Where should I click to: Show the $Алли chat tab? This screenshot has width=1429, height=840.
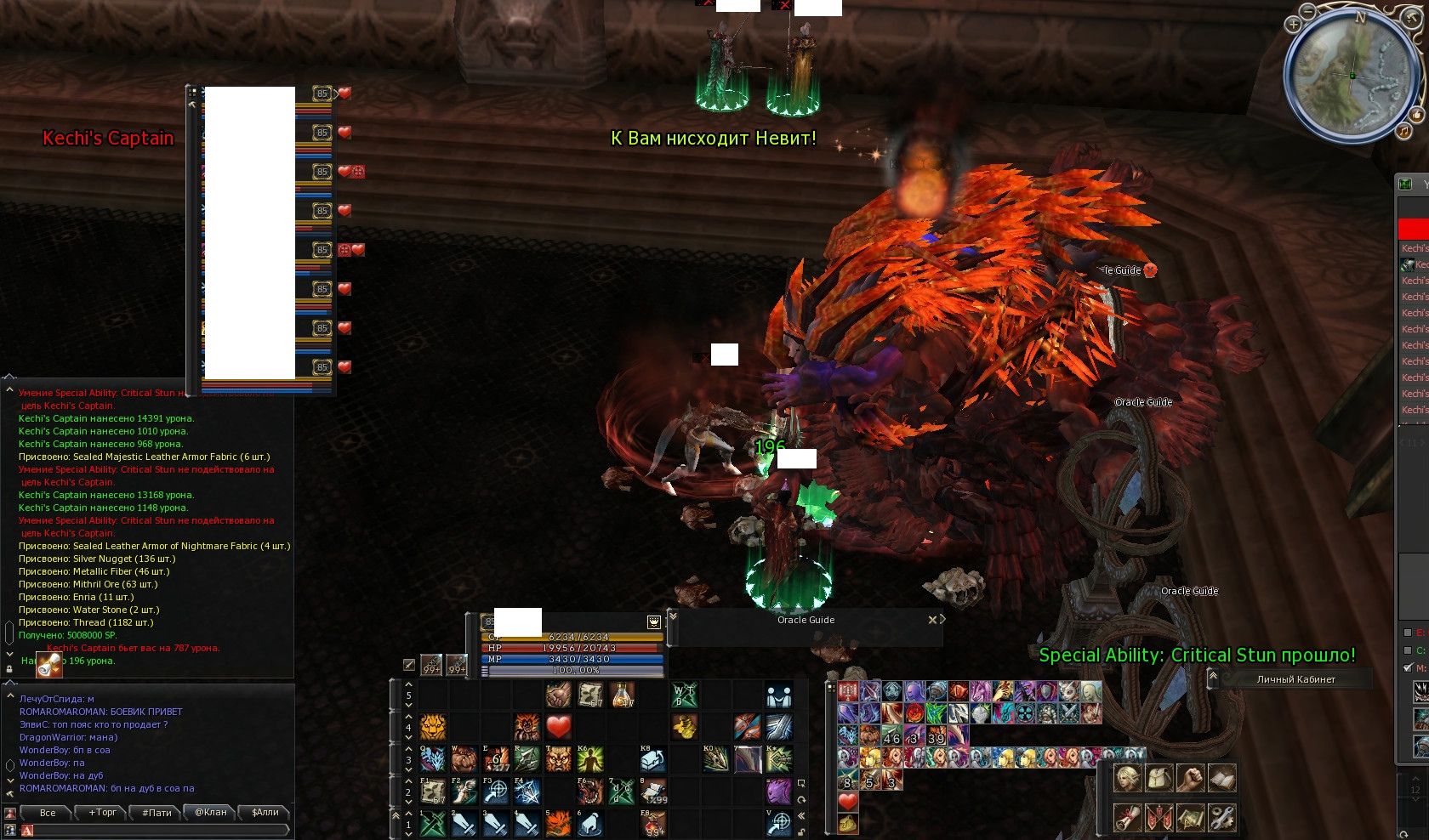pos(265,813)
